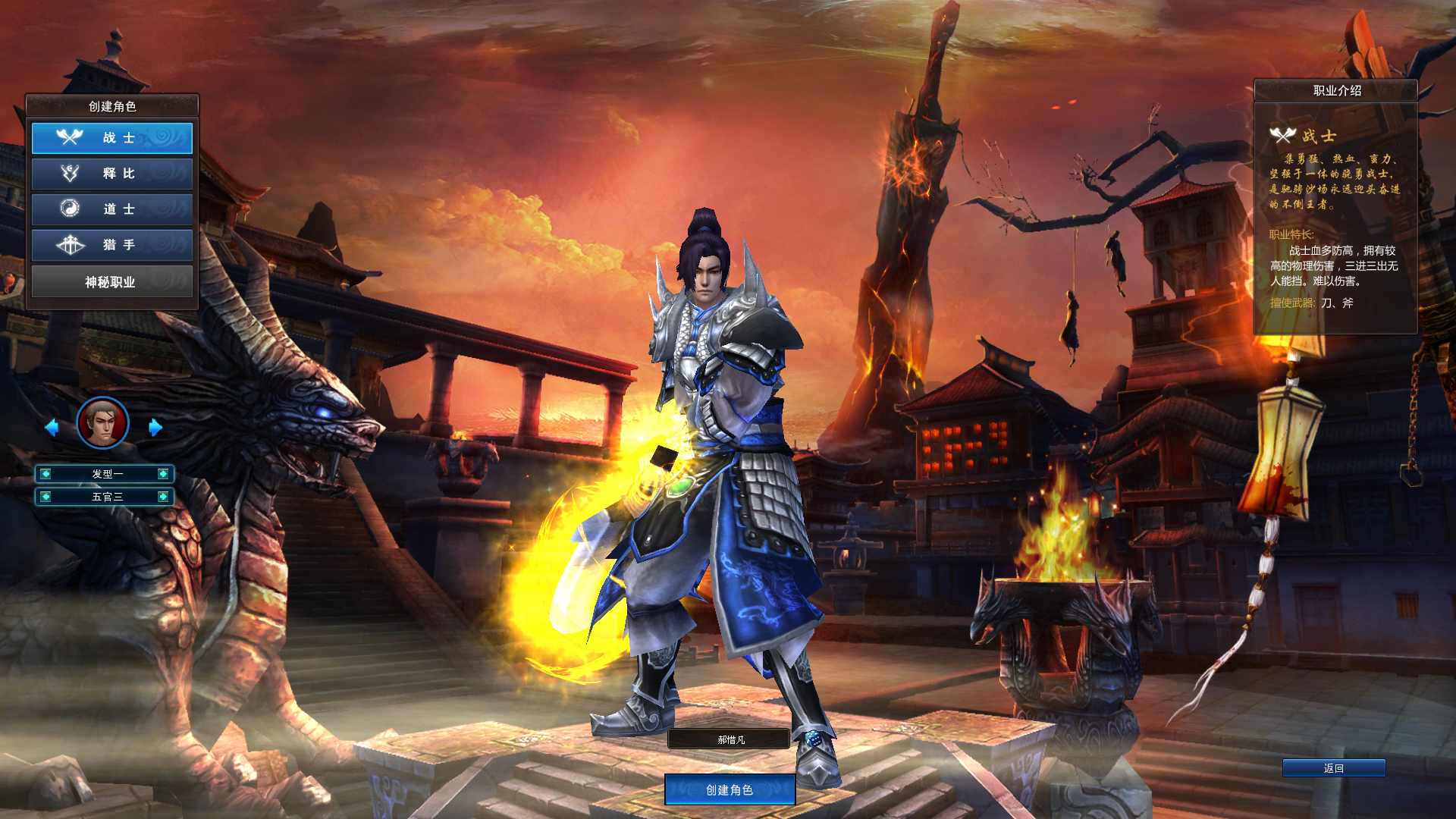
Task: Select the crossed-axes Warrior (战士) class icon
Action: 70,137
